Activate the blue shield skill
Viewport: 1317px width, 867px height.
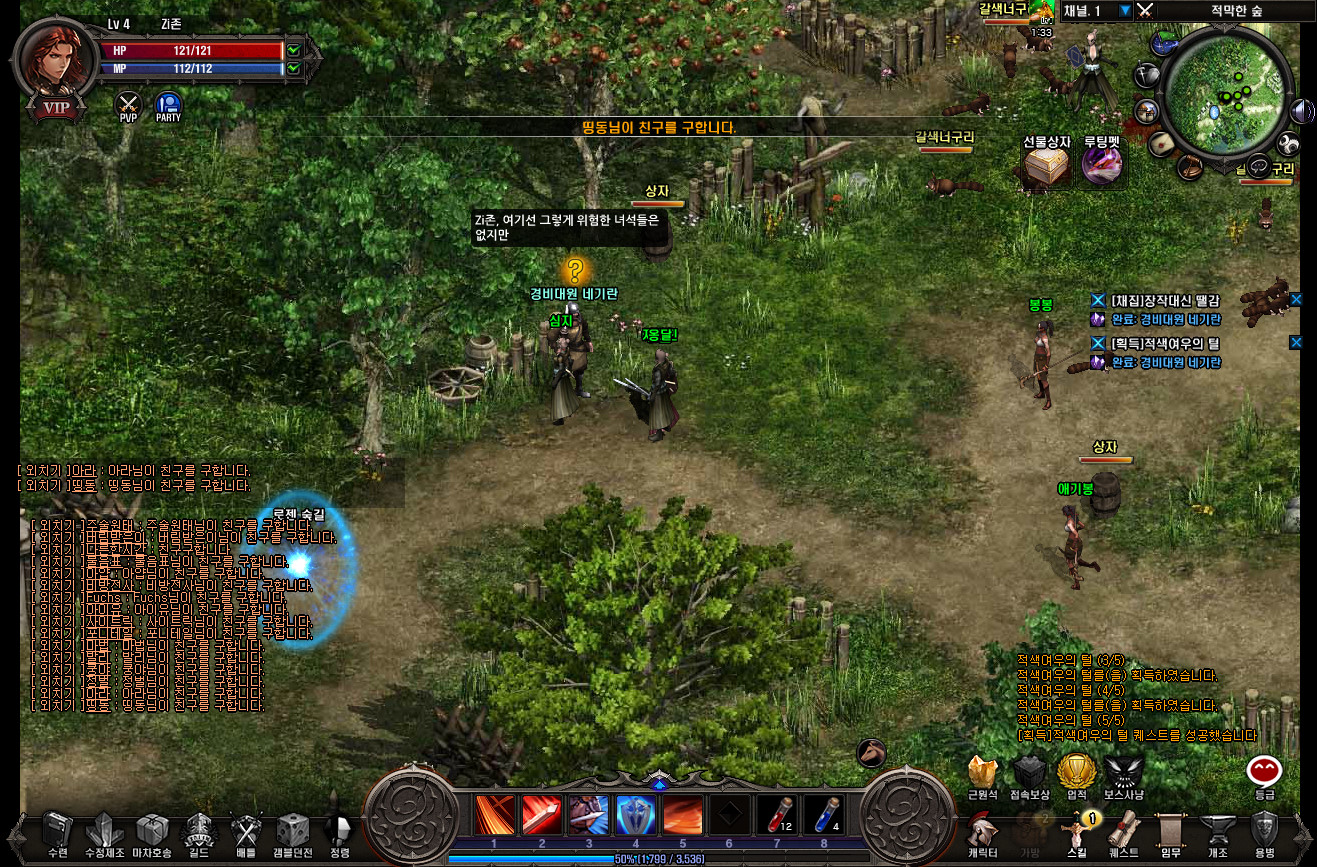635,815
